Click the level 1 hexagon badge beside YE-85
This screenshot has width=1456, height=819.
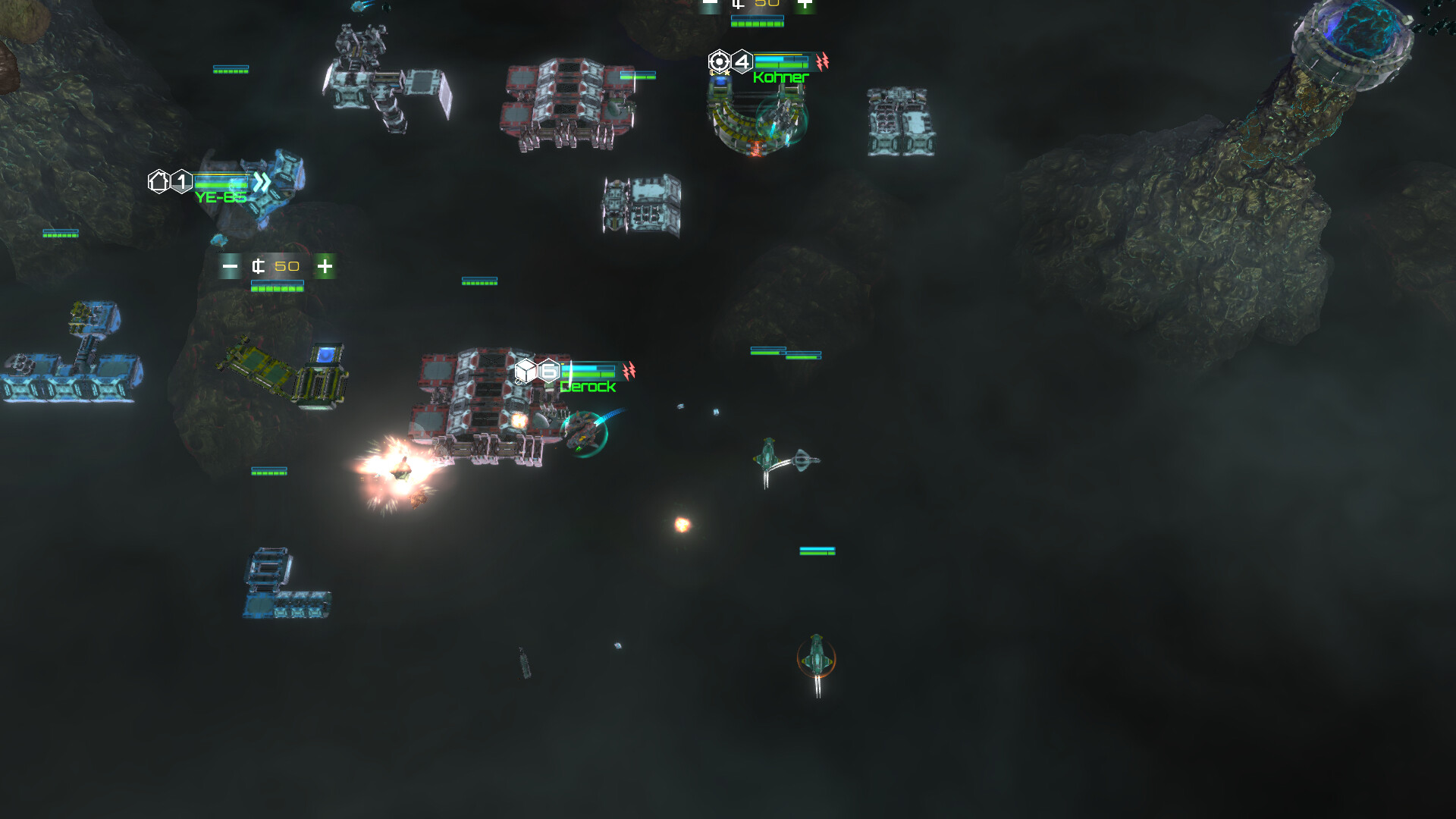(181, 181)
